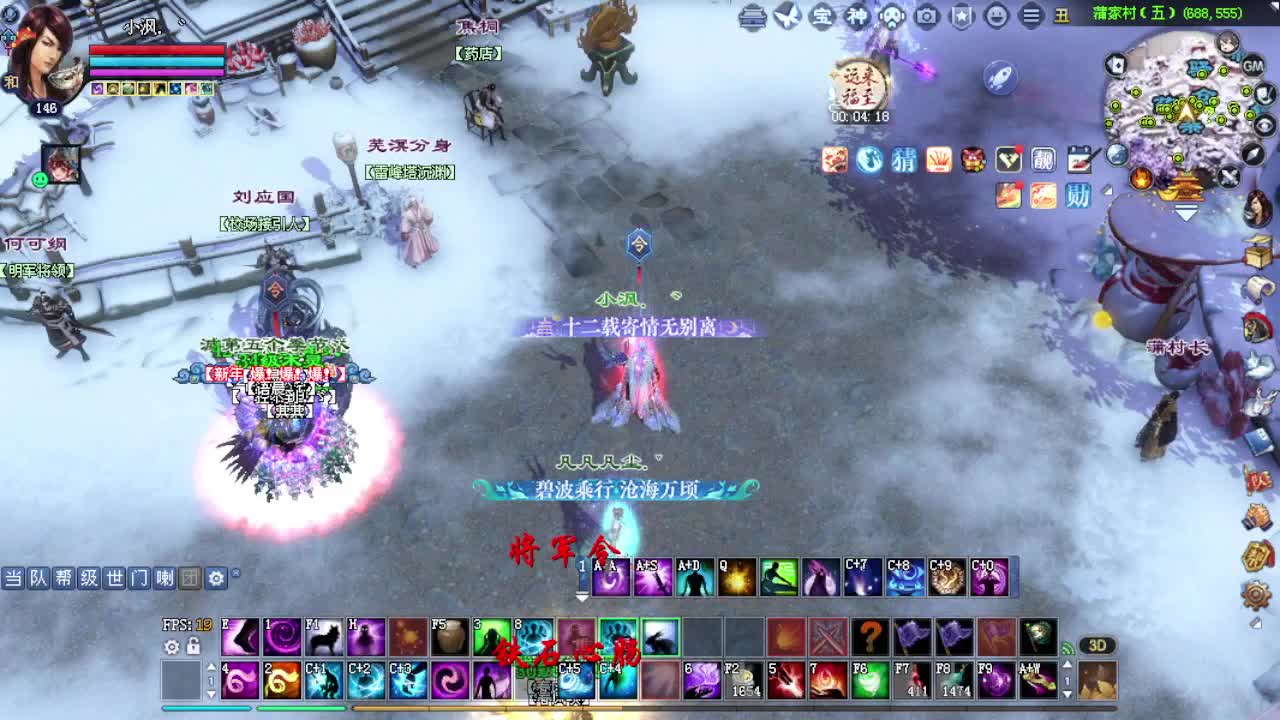Click the GM button beside the minimap
Image resolution: width=1280 pixels, height=720 pixels.
1253,65
